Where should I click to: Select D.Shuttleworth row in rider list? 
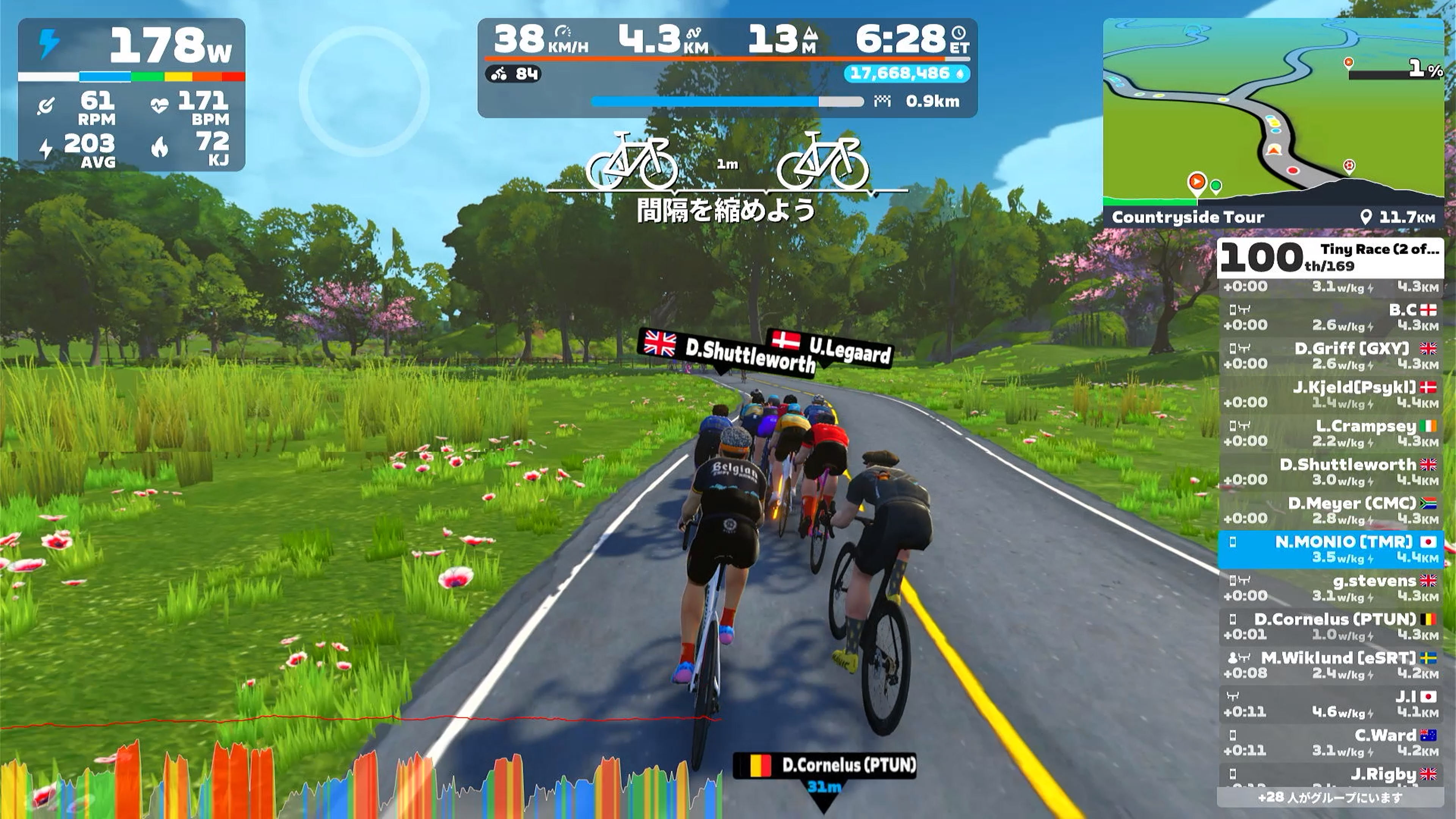[x=1330, y=472]
